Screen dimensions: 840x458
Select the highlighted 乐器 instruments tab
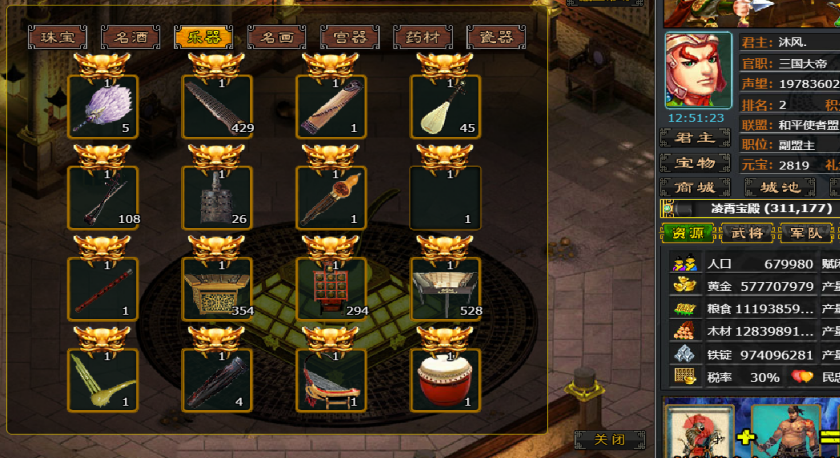pyautogui.click(x=203, y=38)
